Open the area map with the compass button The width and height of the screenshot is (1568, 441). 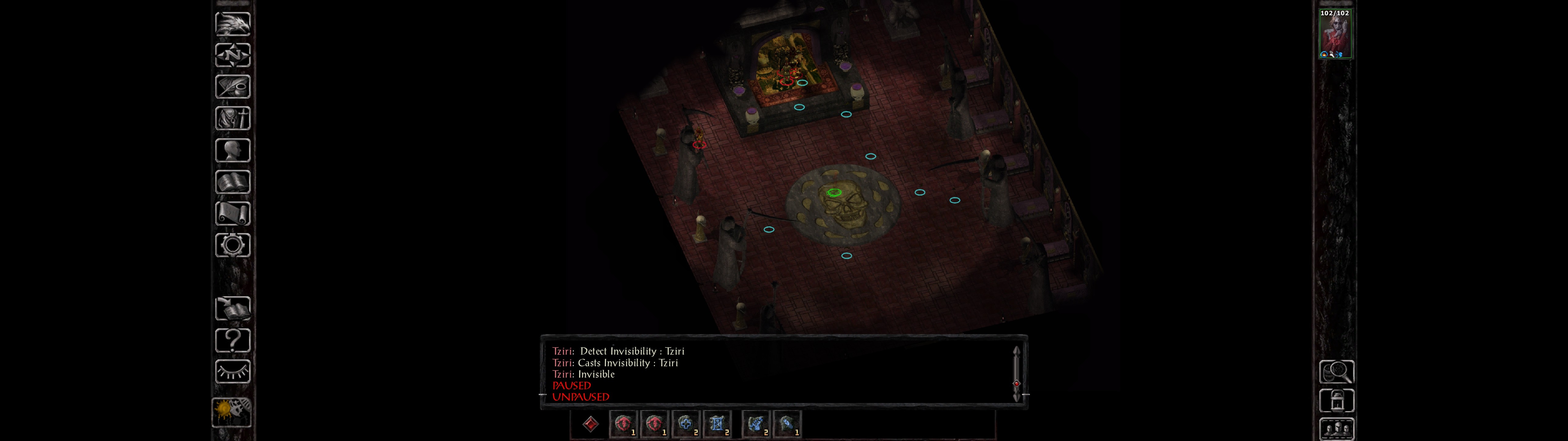pyautogui.click(x=232, y=55)
